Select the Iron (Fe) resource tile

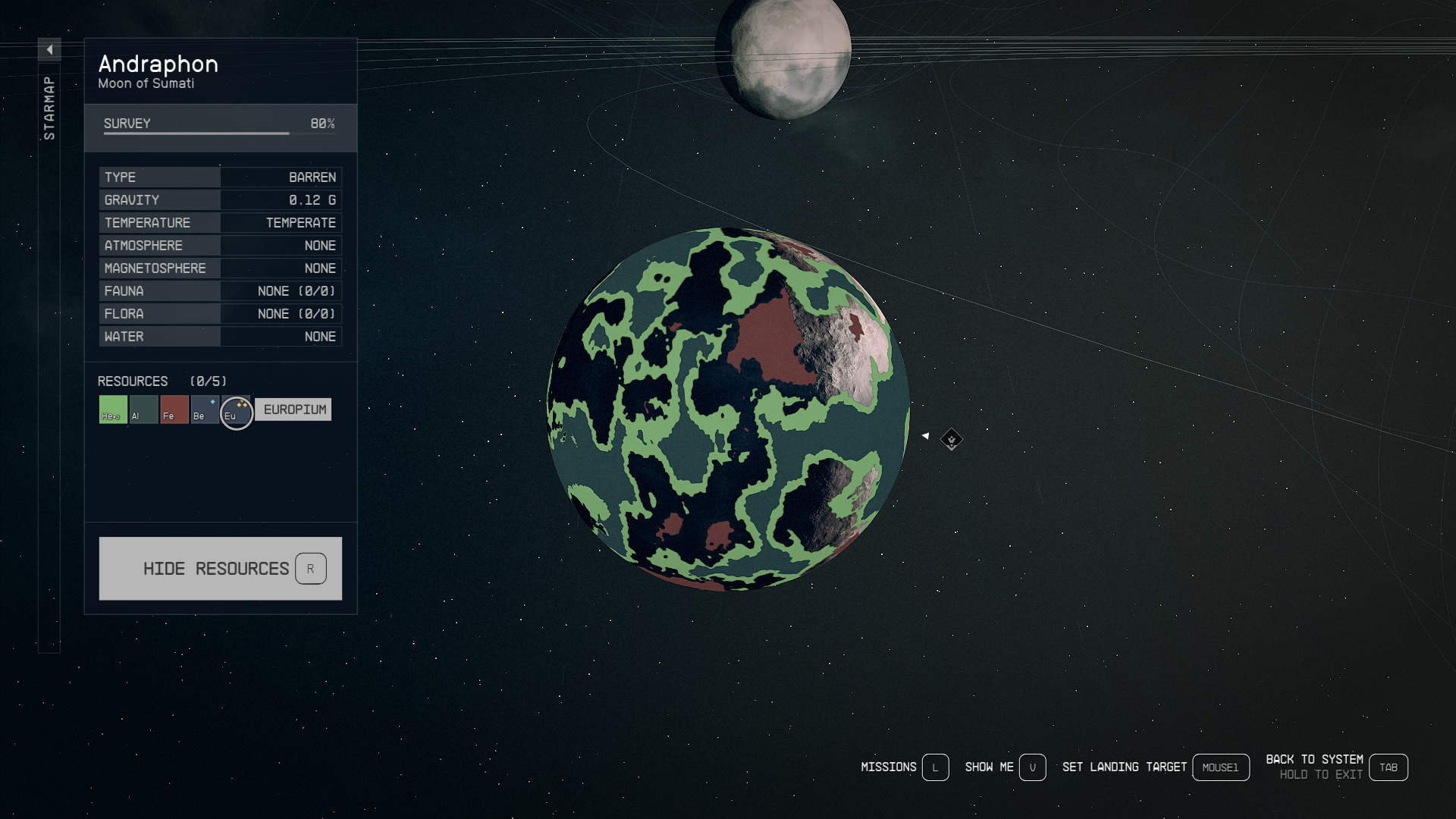[x=174, y=409]
